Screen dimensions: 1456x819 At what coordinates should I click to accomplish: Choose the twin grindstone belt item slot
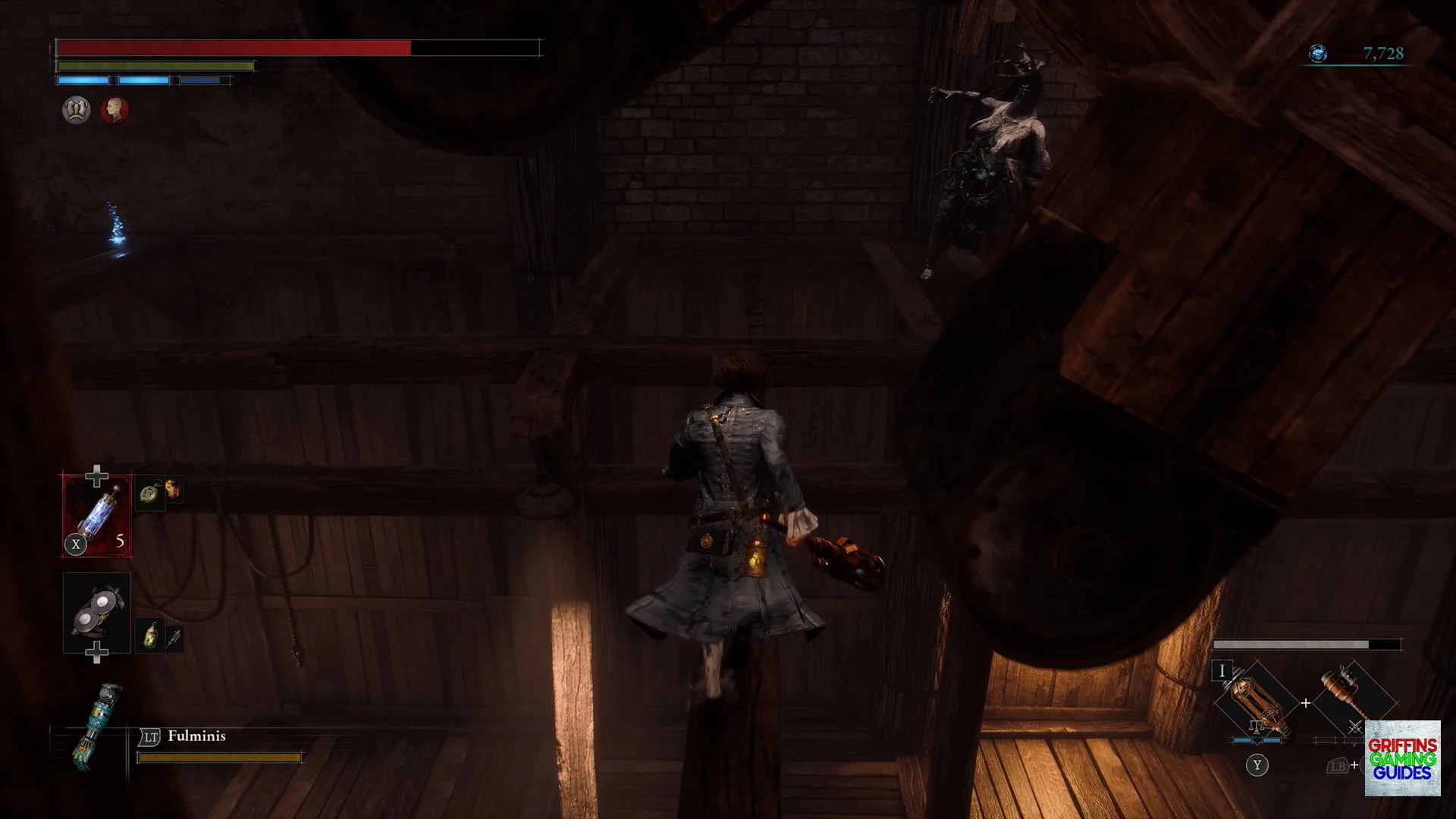pos(97,611)
